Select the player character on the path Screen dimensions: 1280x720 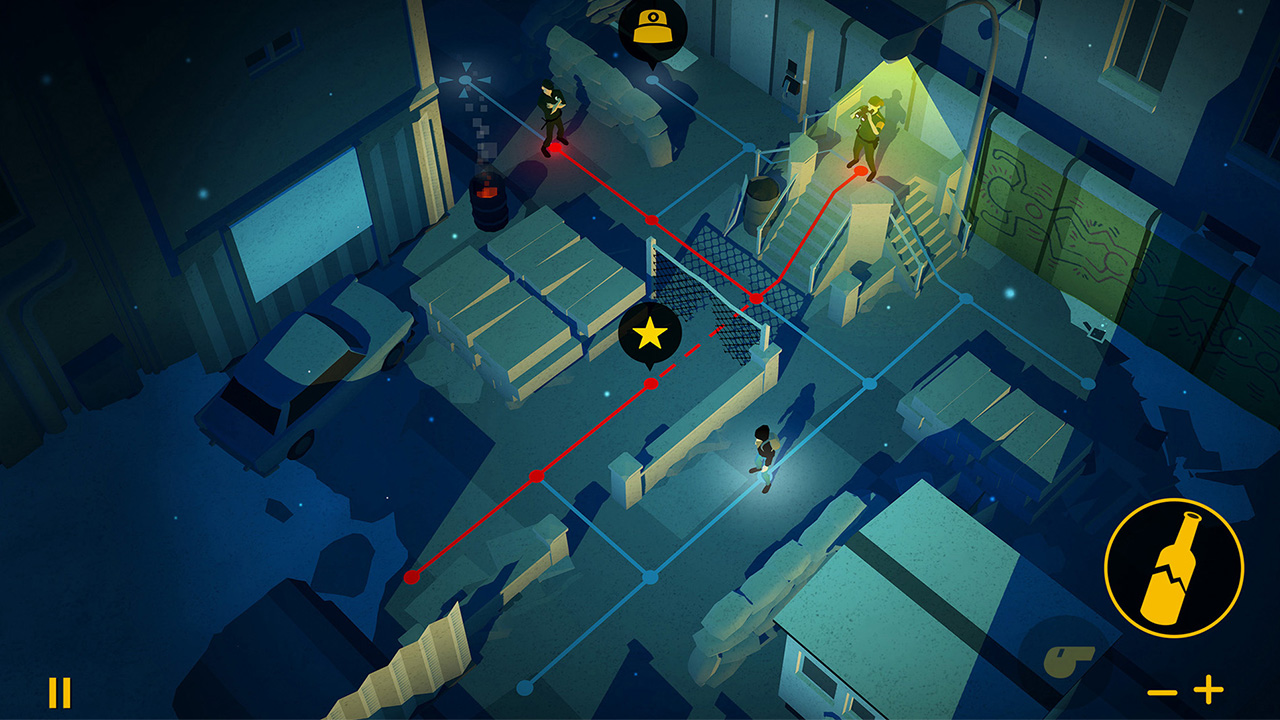[x=762, y=455]
